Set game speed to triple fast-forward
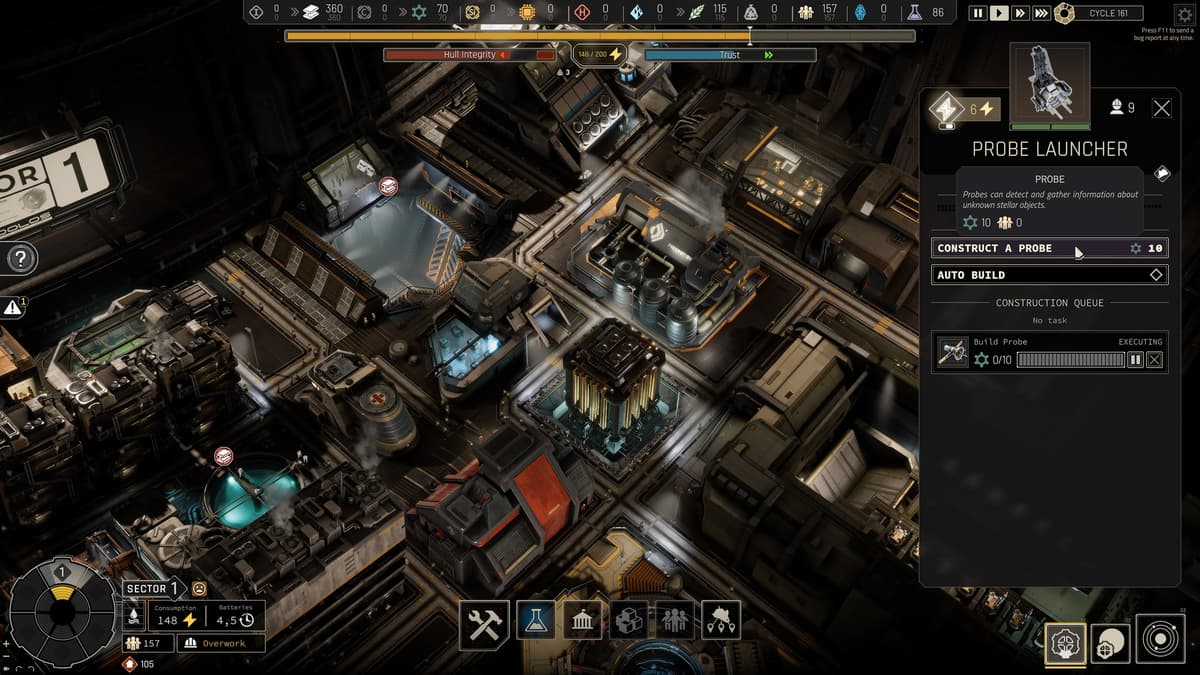1200x675 pixels. click(1041, 13)
